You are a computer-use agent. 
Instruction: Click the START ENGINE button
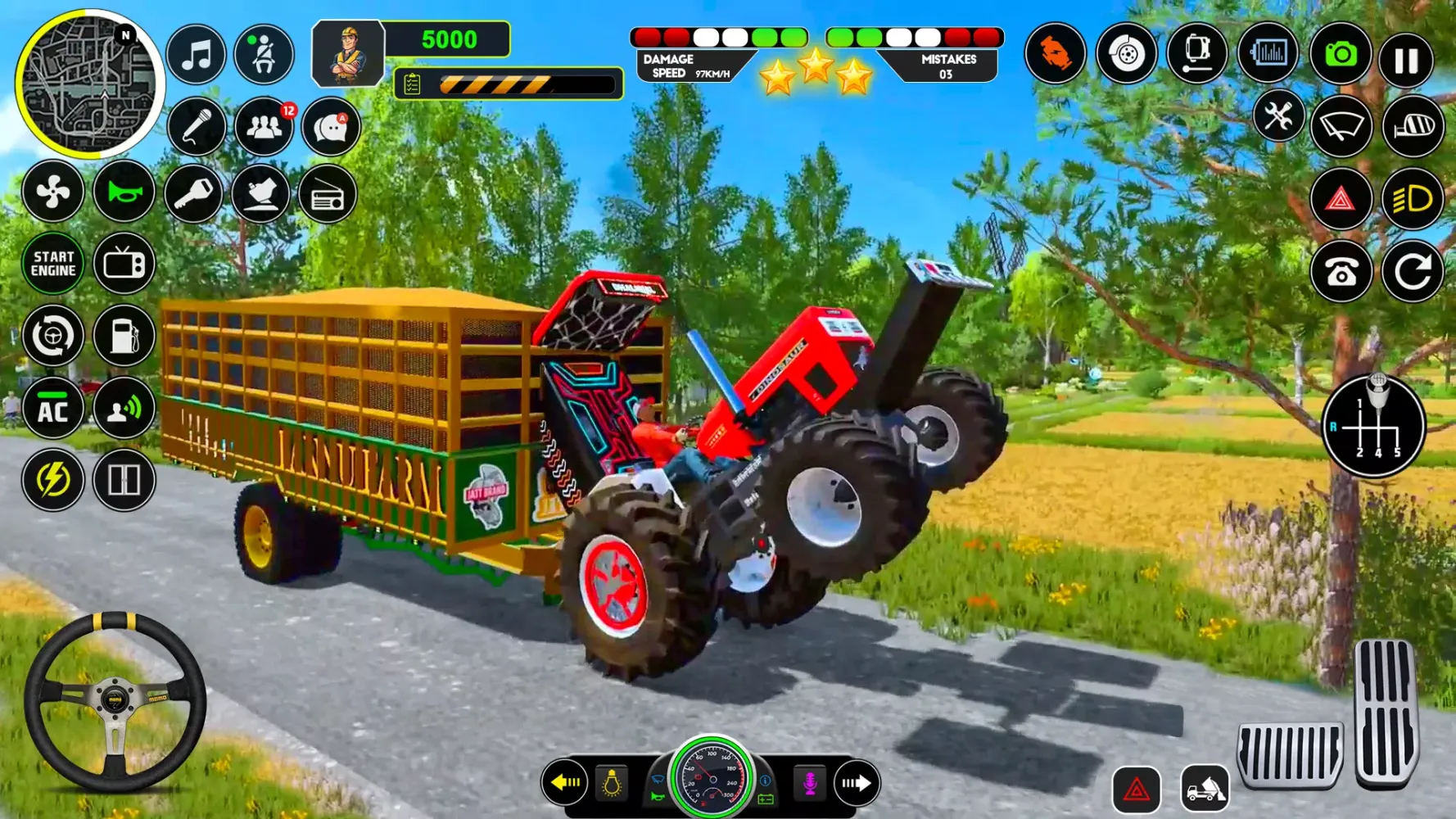53,264
